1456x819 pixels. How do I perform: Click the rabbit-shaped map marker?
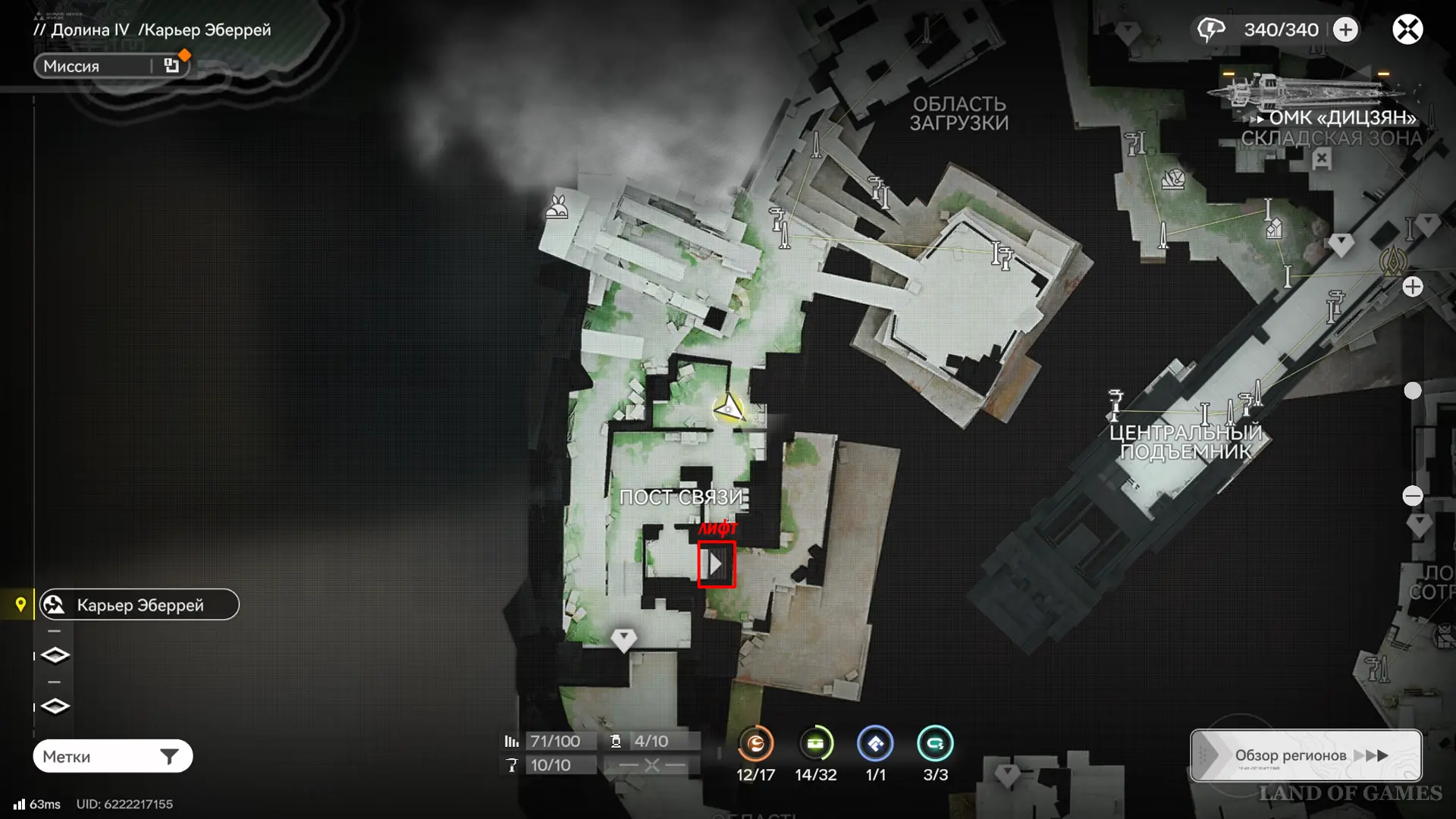tap(557, 206)
